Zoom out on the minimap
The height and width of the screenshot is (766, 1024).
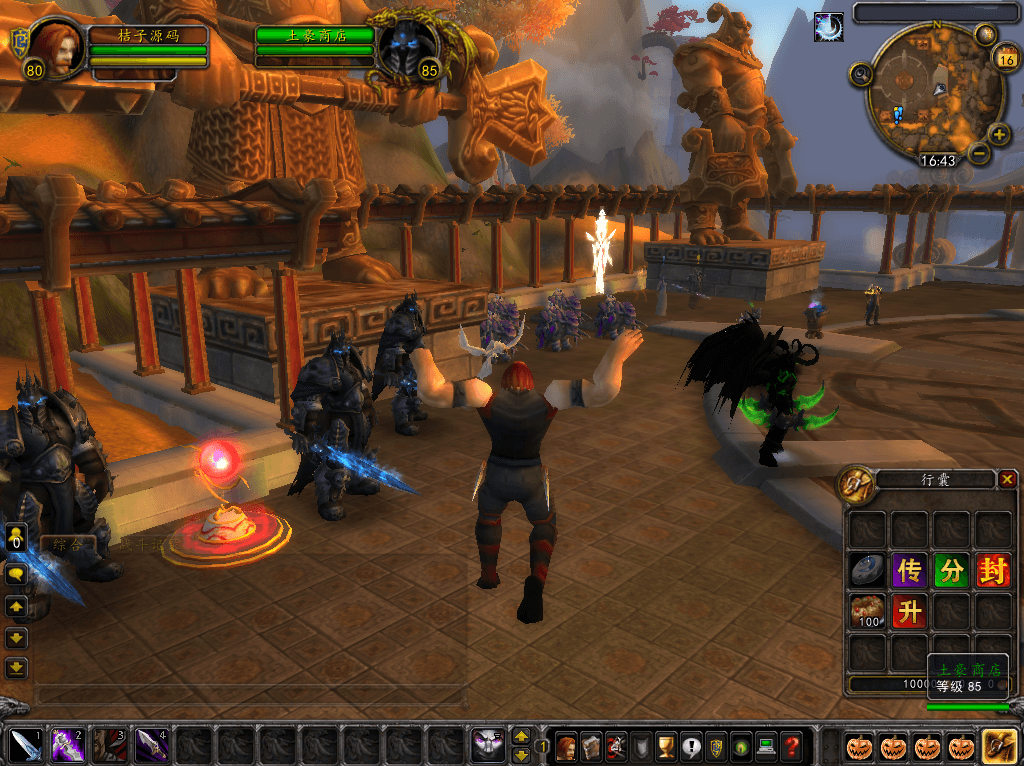tap(979, 154)
